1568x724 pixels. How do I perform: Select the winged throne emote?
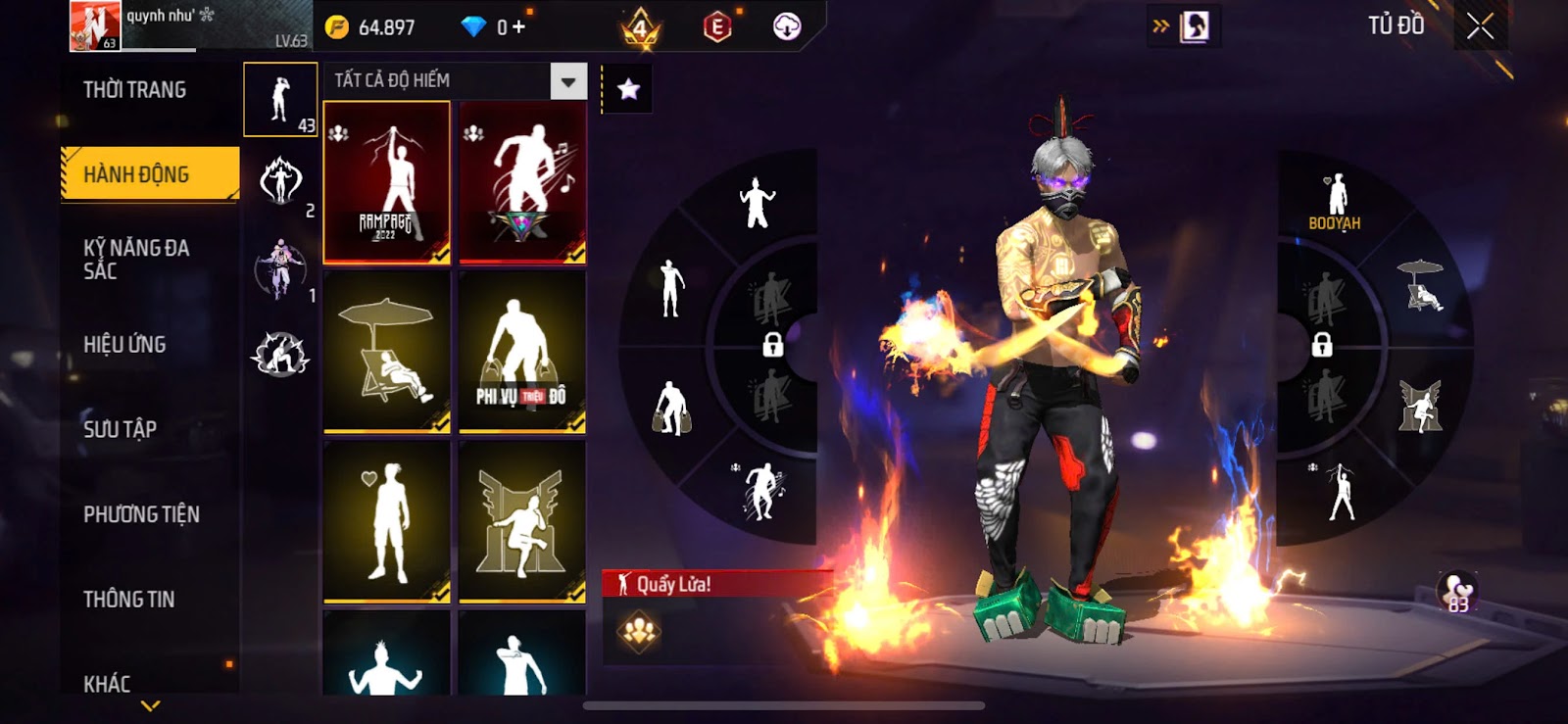522,521
